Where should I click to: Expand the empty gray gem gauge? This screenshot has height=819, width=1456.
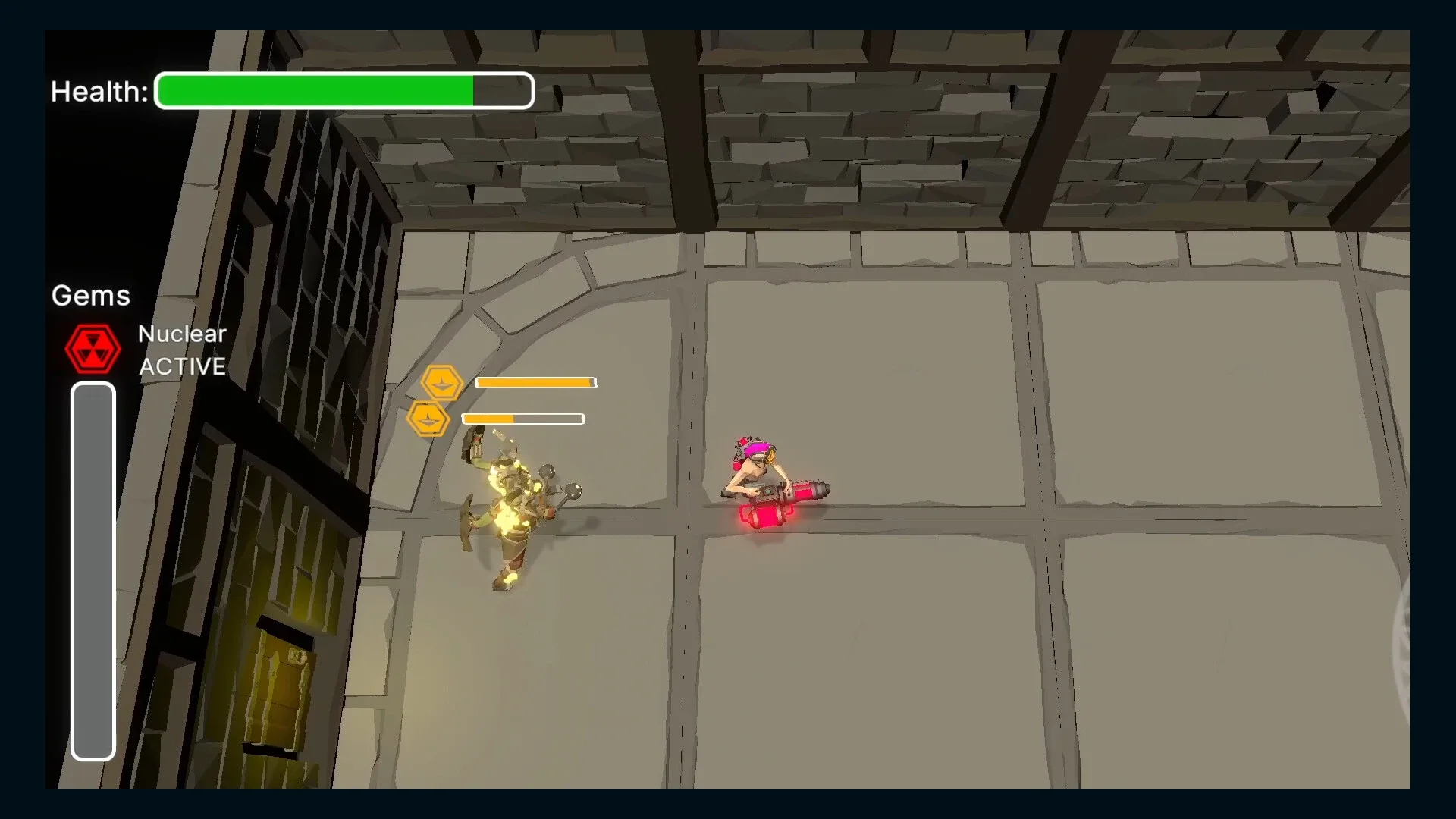point(93,569)
